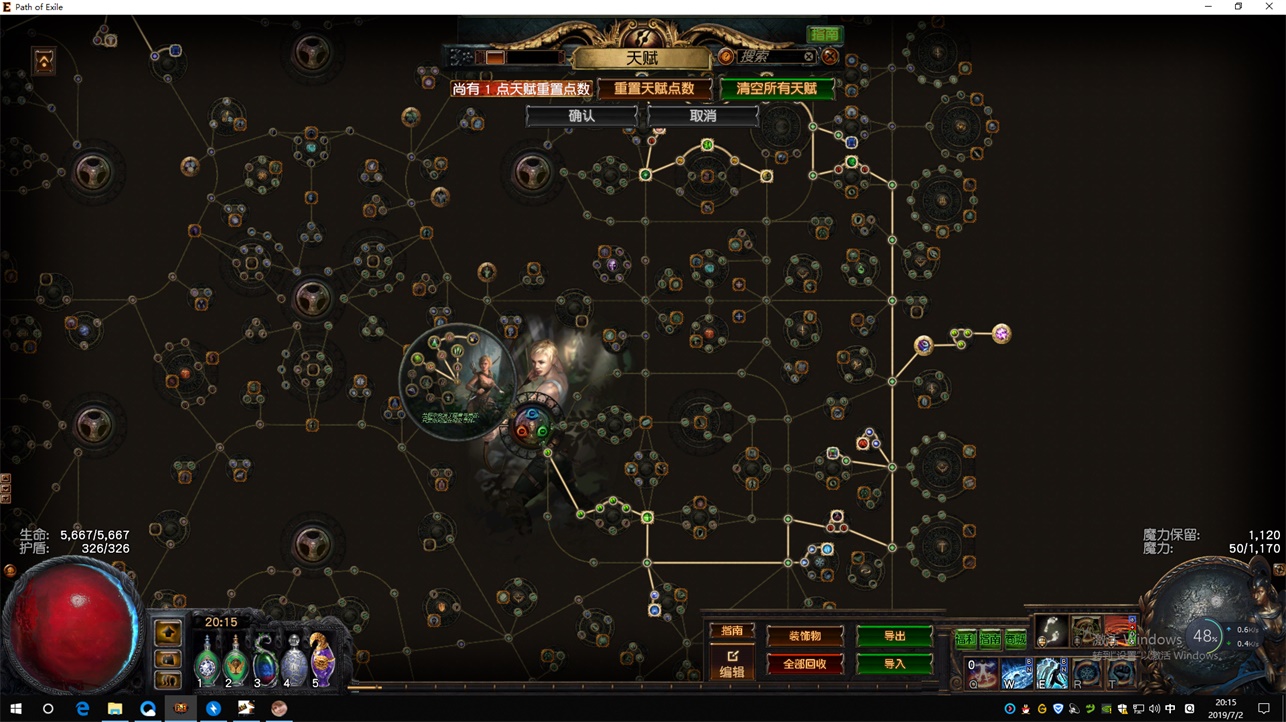1286x722 pixels.
Task: Click the gold up-arrow button beside the flasks
Action: [168, 632]
